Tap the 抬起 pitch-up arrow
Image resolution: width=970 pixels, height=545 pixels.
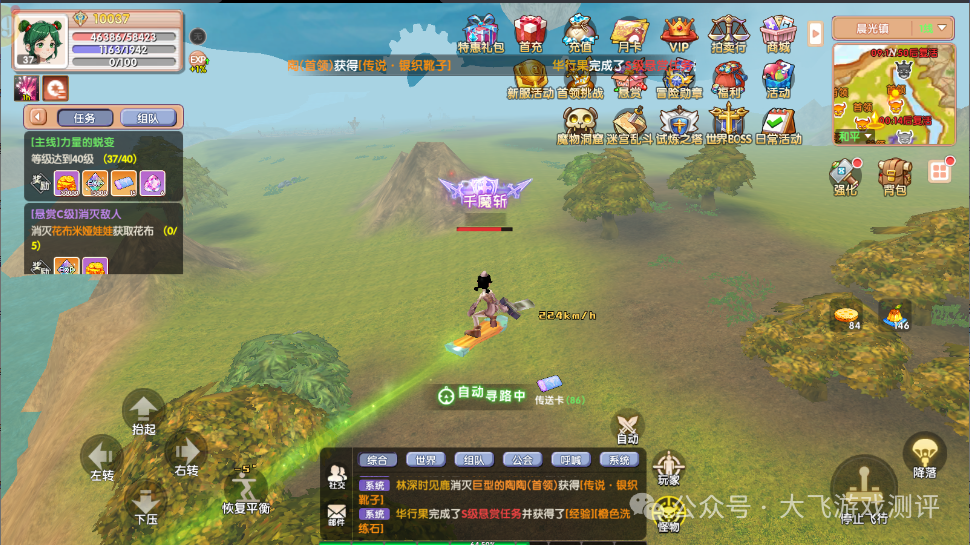coord(143,411)
